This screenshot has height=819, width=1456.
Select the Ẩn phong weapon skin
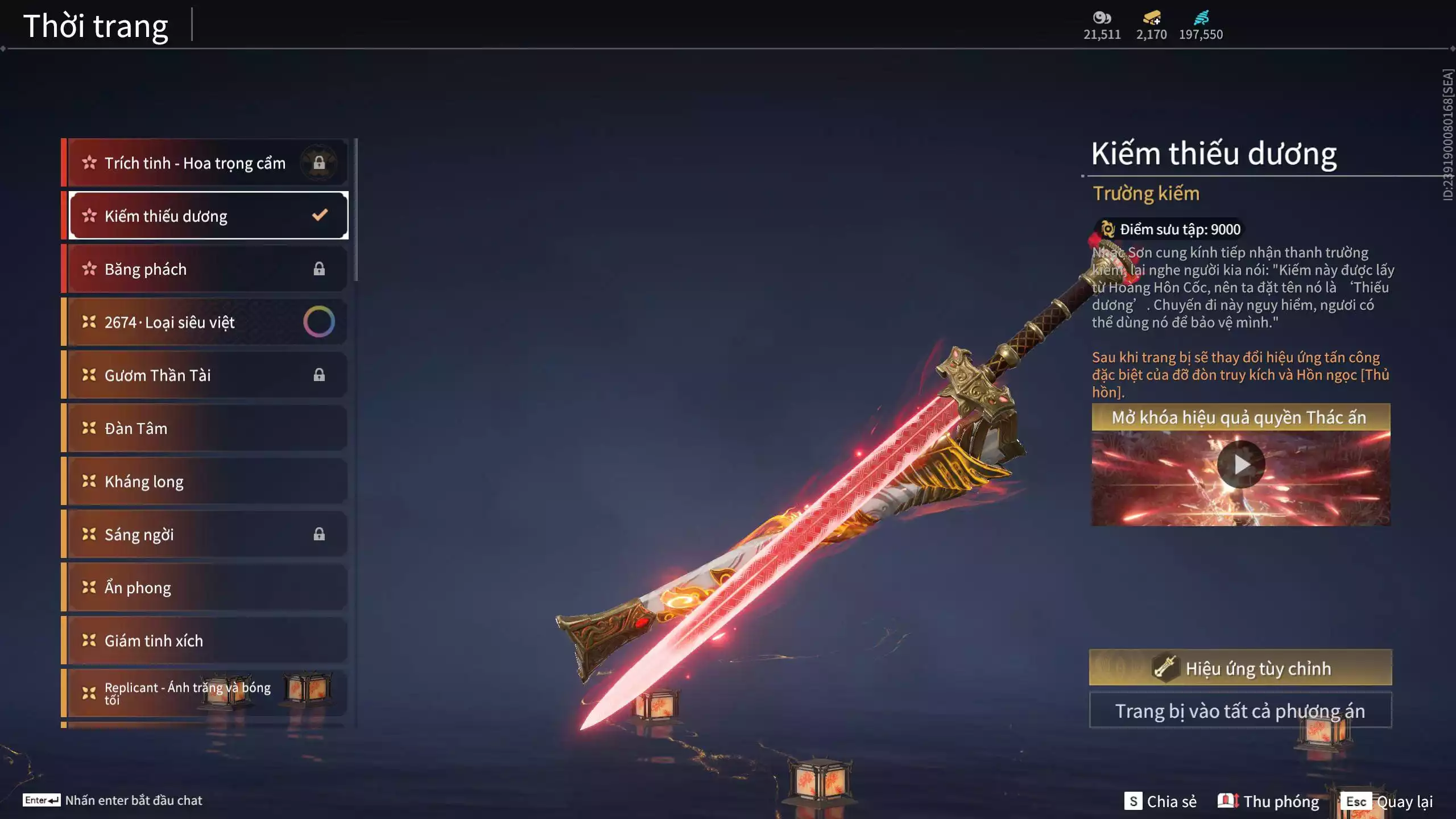pyautogui.click(x=205, y=588)
